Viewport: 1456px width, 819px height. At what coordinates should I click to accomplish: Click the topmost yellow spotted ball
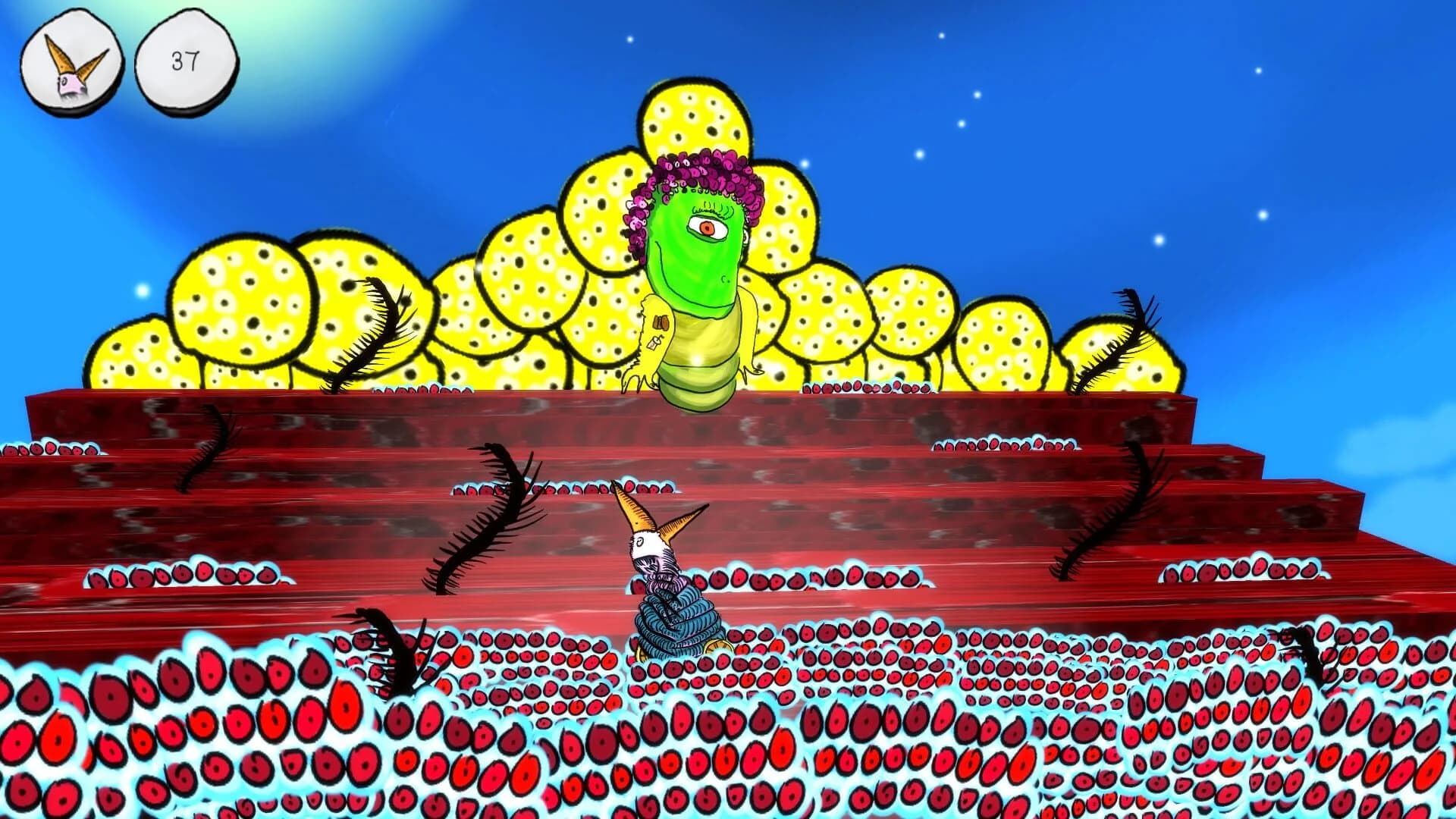(x=694, y=125)
